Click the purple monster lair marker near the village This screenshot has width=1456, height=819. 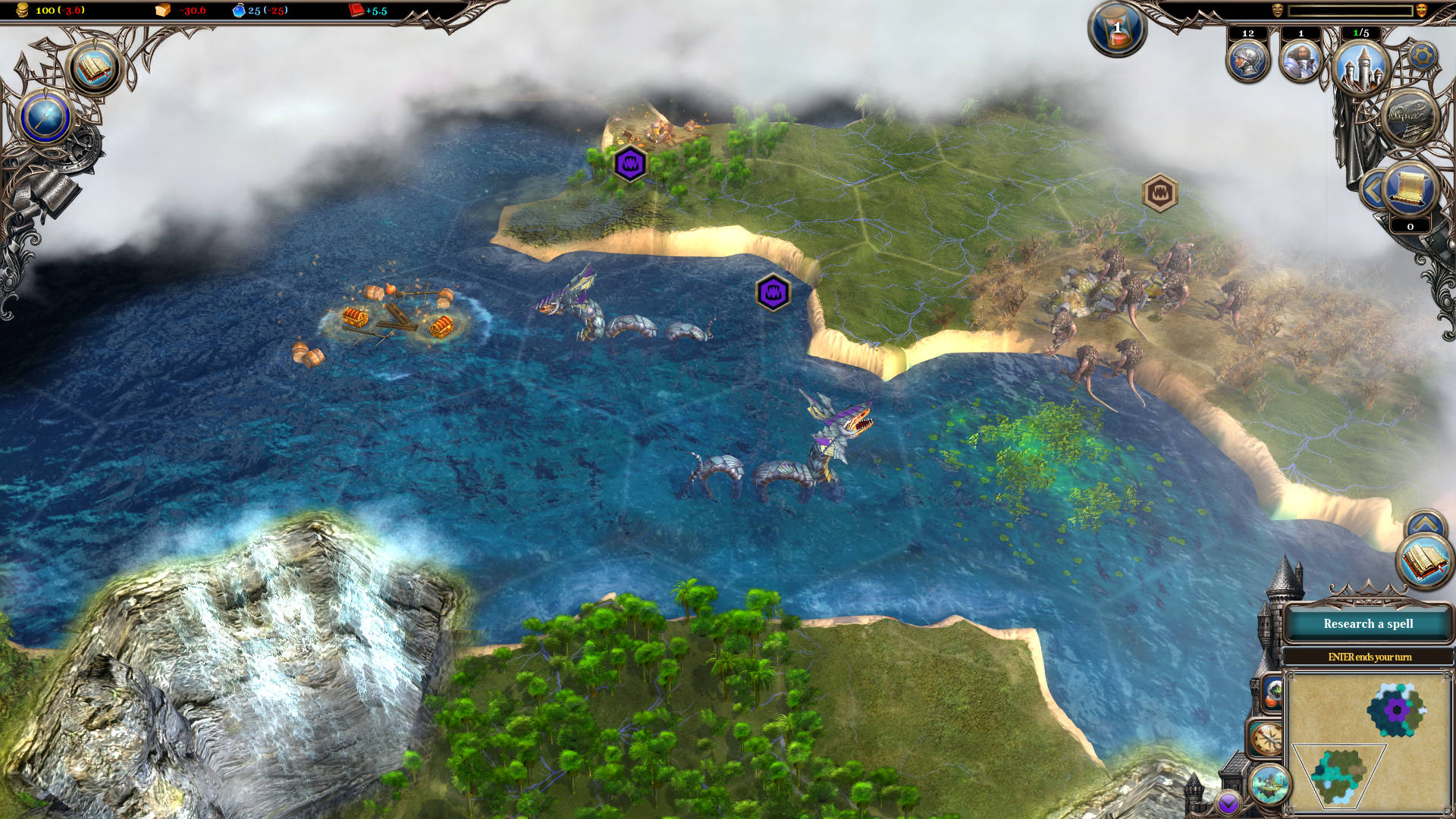pyautogui.click(x=629, y=164)
